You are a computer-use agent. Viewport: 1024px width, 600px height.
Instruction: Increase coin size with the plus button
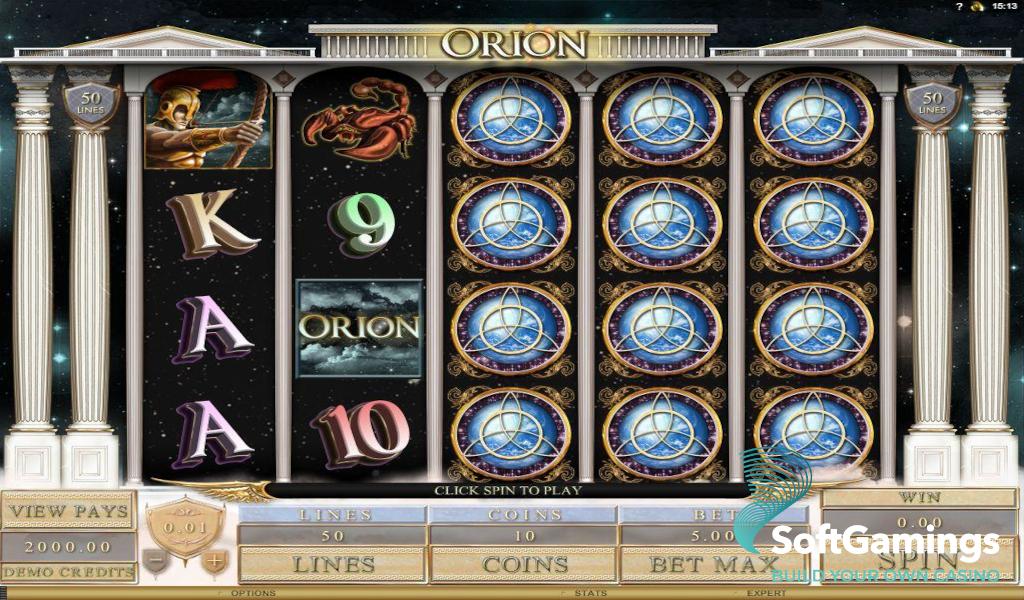tap(213, 562)
